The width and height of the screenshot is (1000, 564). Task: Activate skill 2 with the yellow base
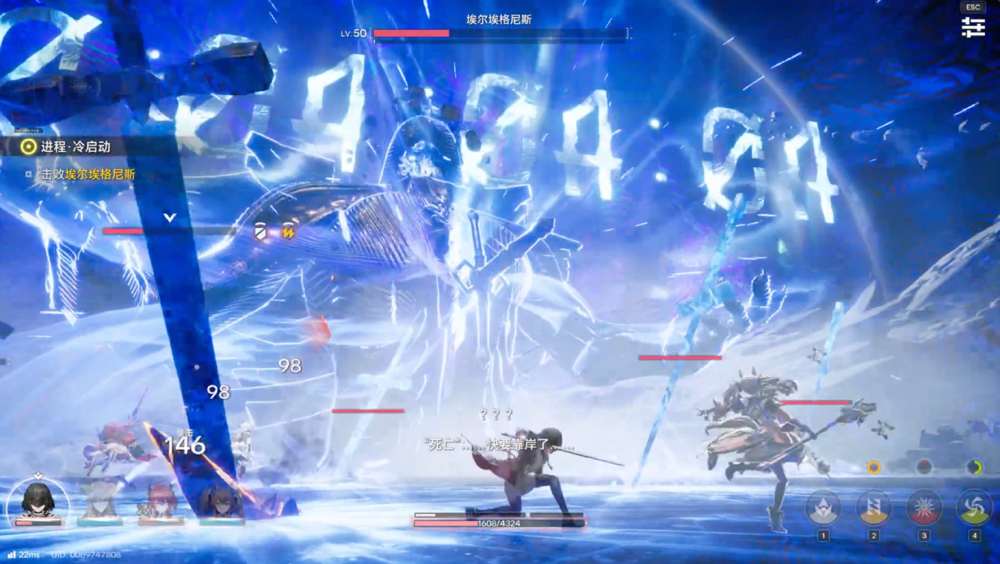point(873,507)
